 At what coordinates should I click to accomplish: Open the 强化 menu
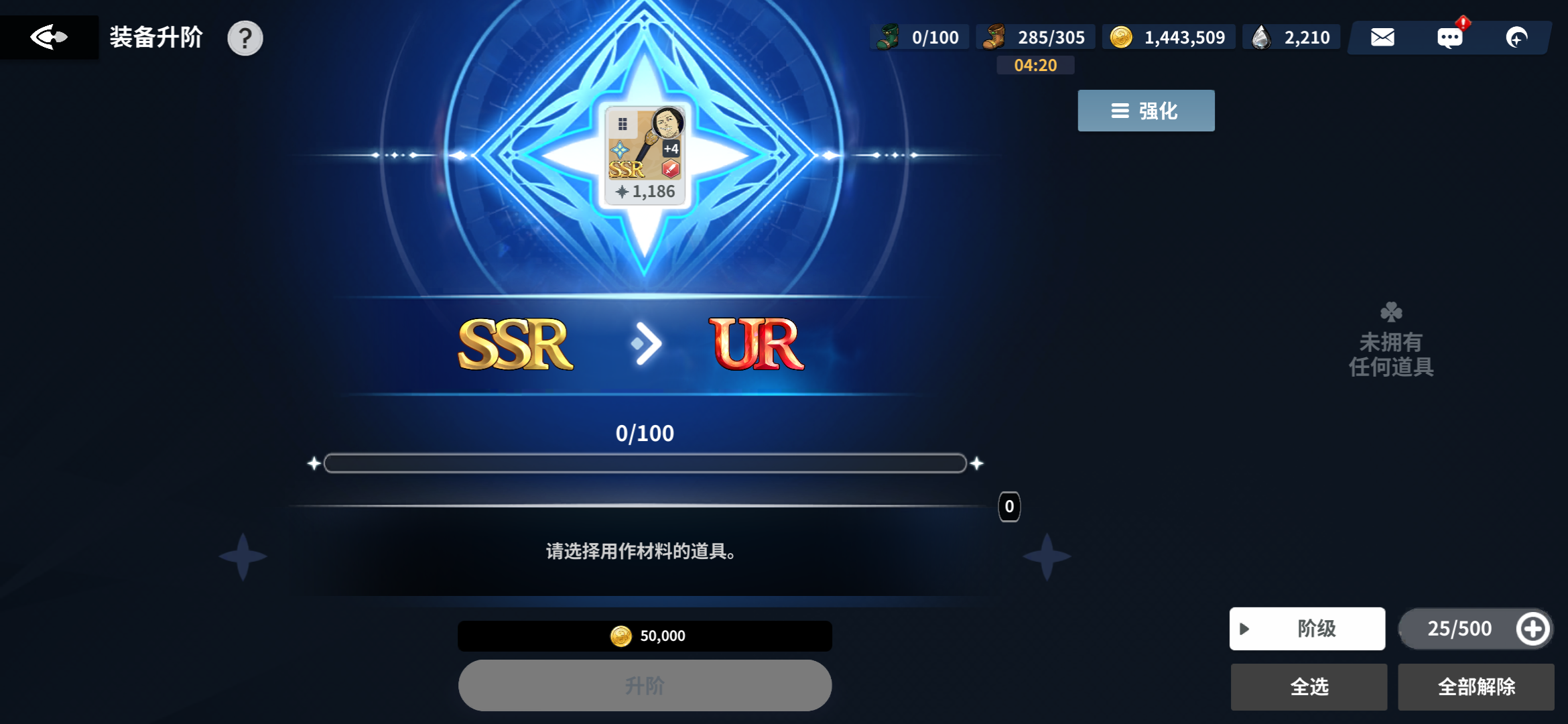tap(1145, 110)
